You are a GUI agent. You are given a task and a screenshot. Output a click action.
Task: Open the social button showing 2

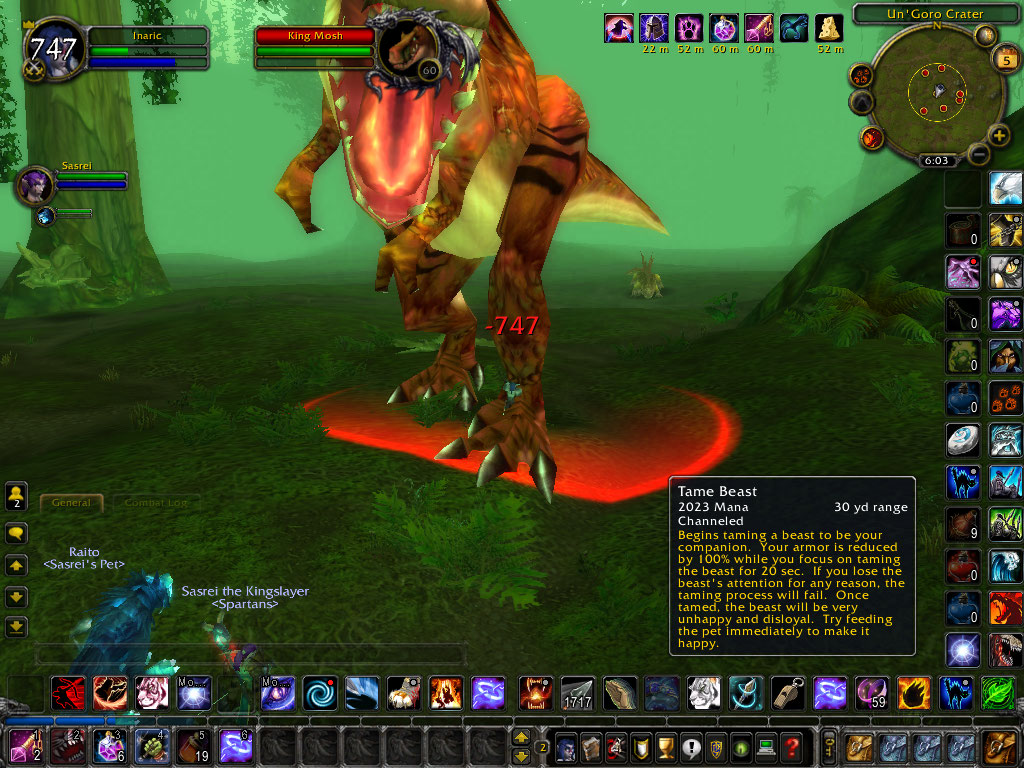16,495
